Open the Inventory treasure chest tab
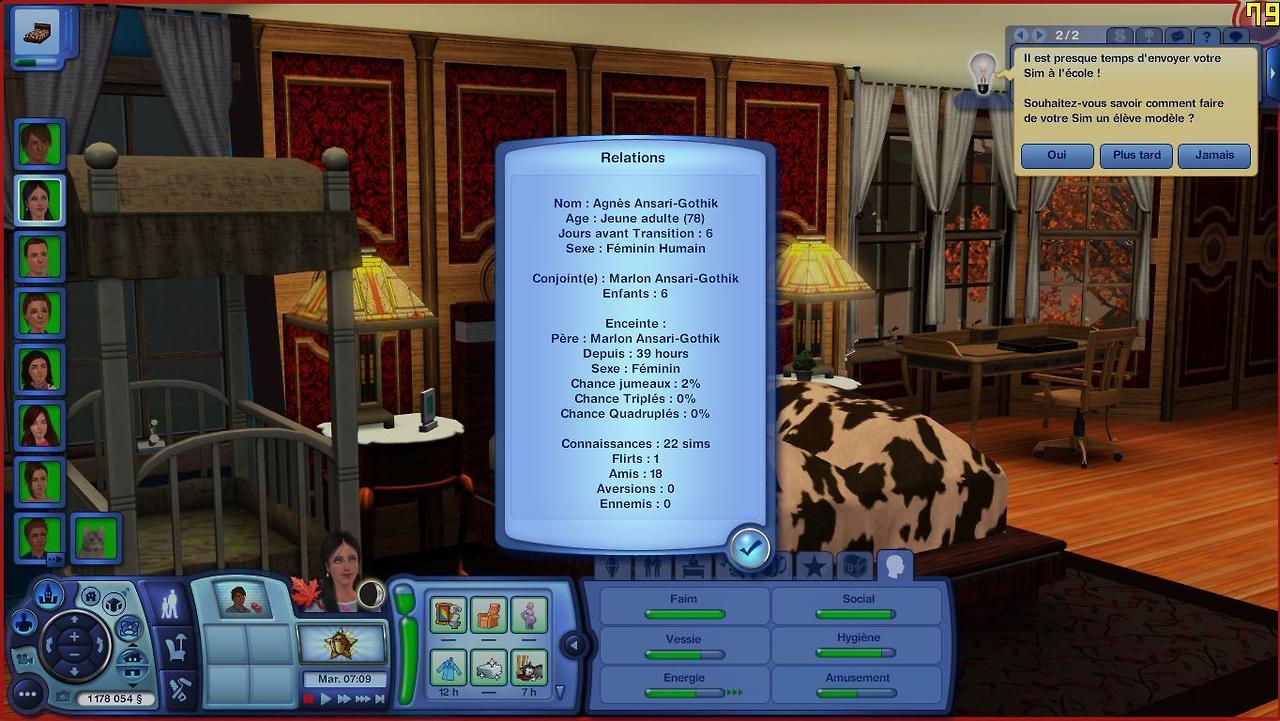 [854, 567]
